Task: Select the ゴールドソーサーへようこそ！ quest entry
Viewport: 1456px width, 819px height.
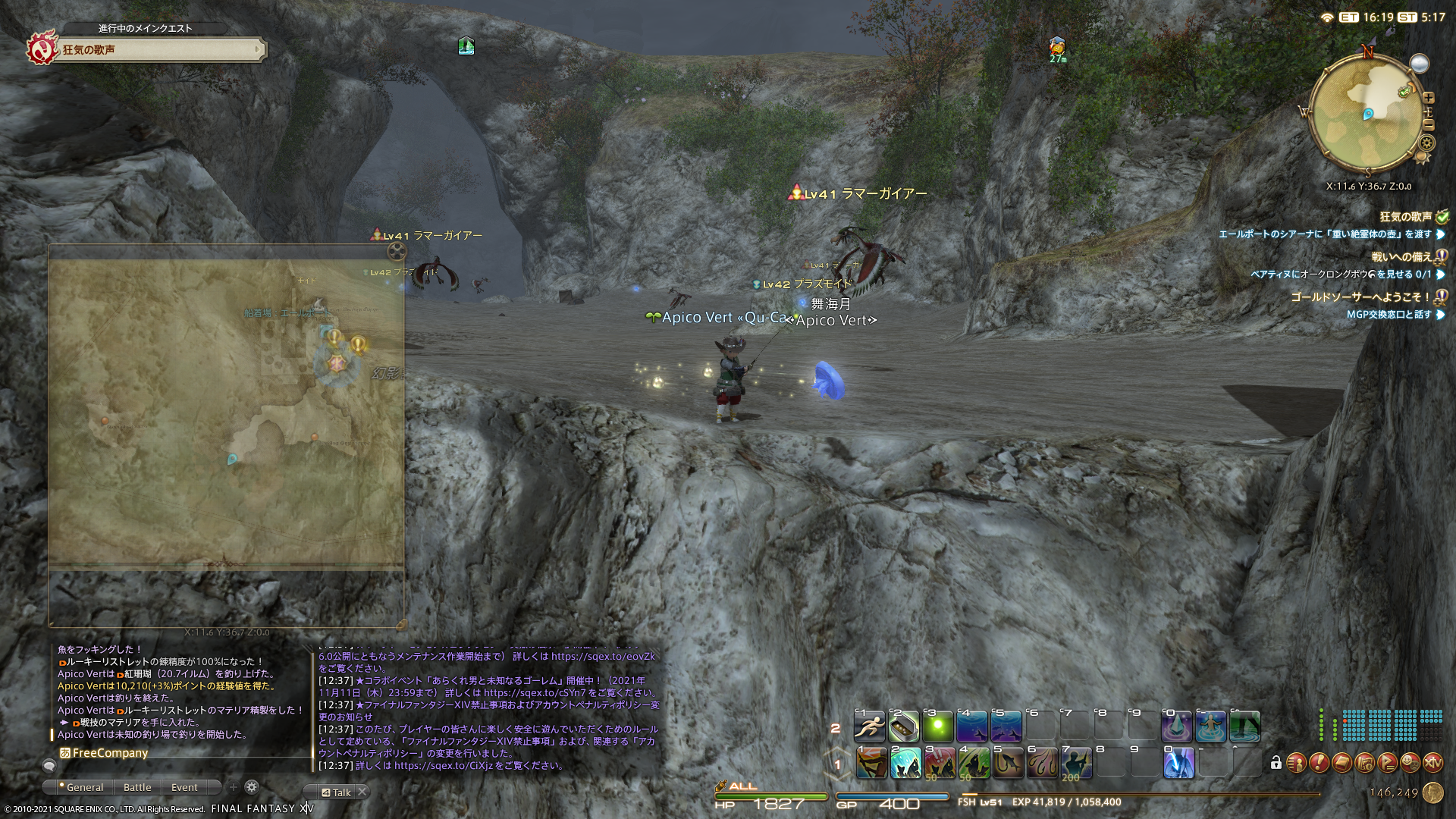Action: pos(1360,297)
